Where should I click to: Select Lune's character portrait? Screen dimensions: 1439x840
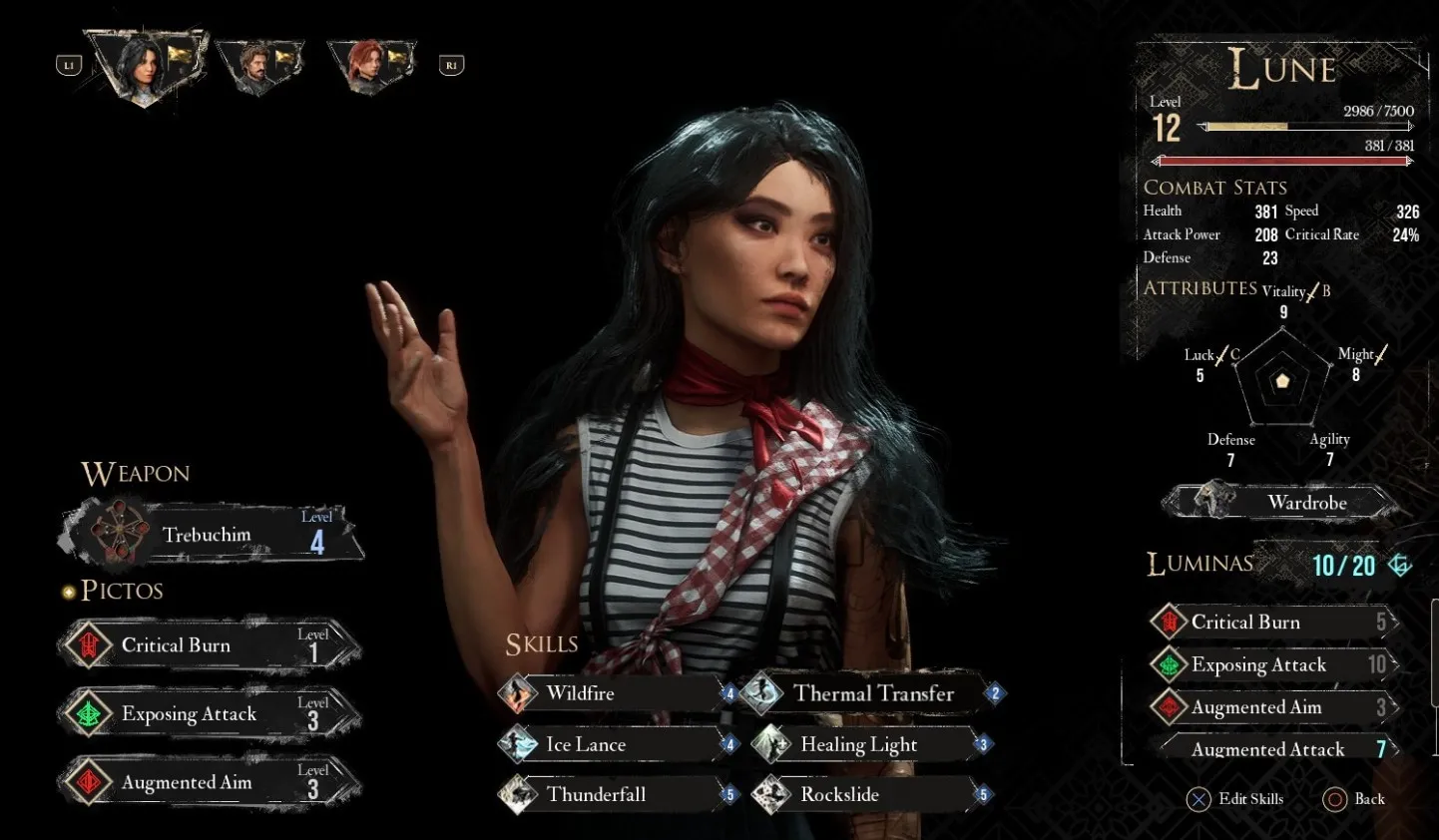146,66
